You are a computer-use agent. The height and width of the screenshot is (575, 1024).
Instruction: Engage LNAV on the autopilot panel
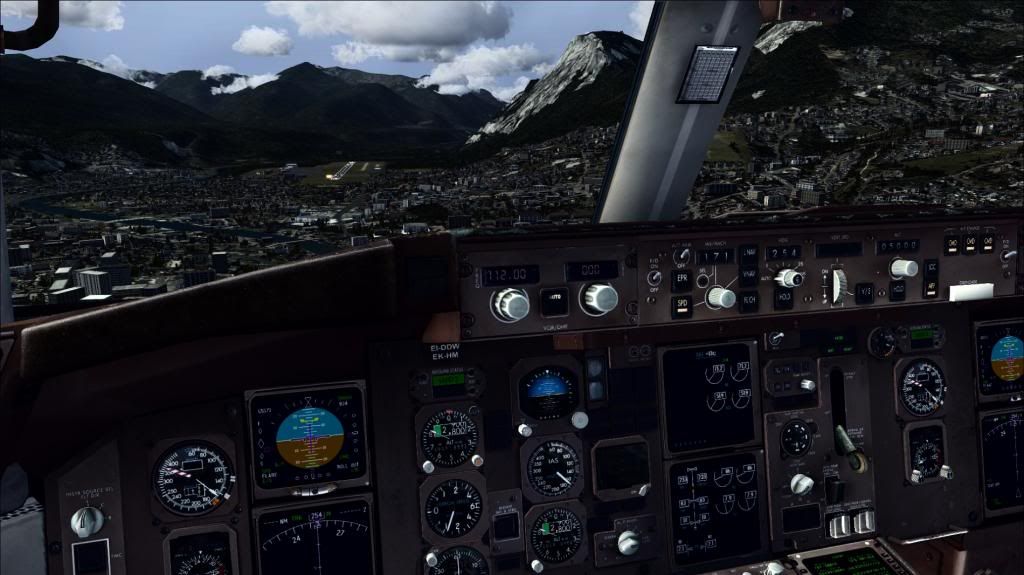click(748, 254)
